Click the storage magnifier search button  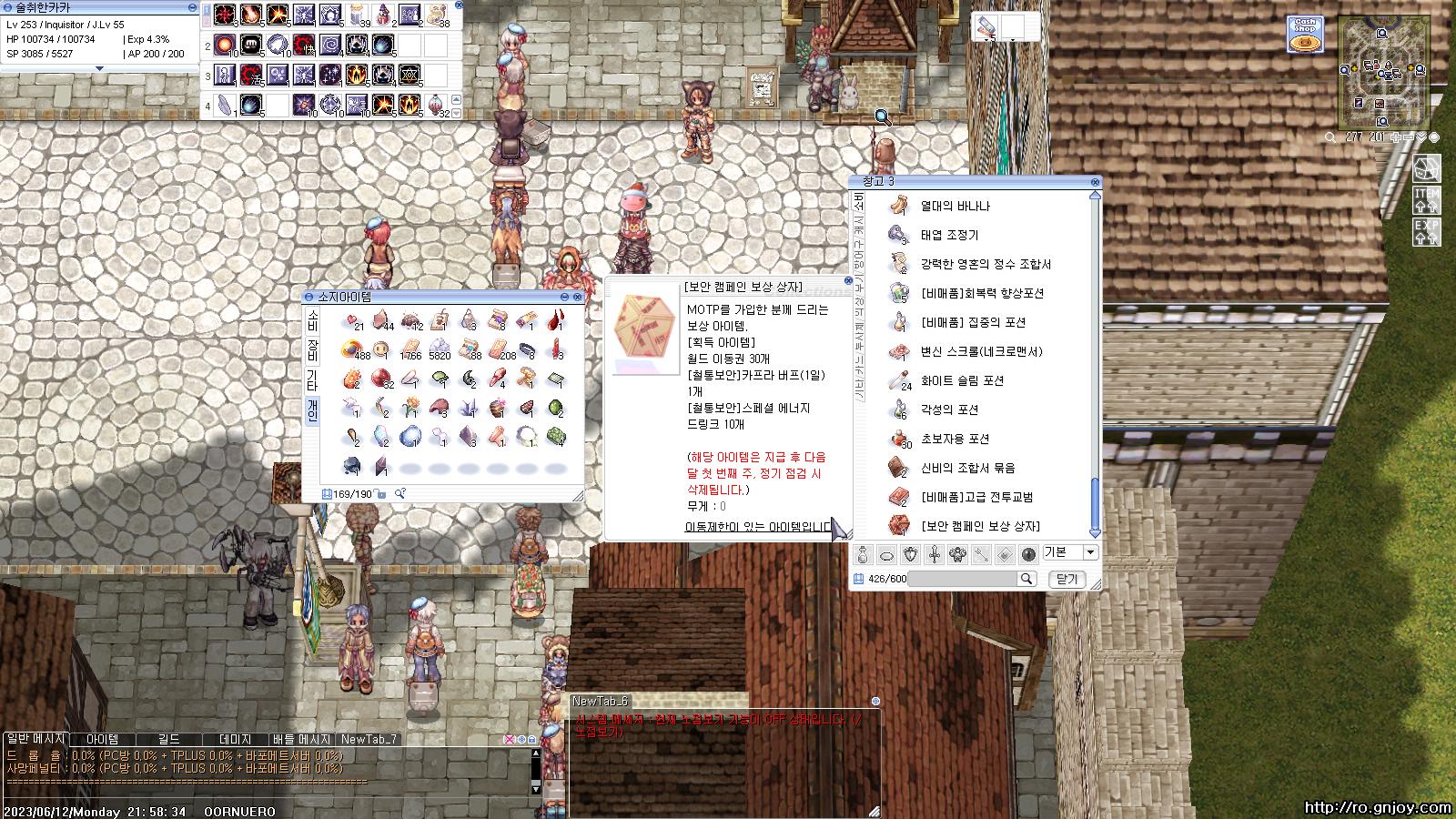[1026, 579]
